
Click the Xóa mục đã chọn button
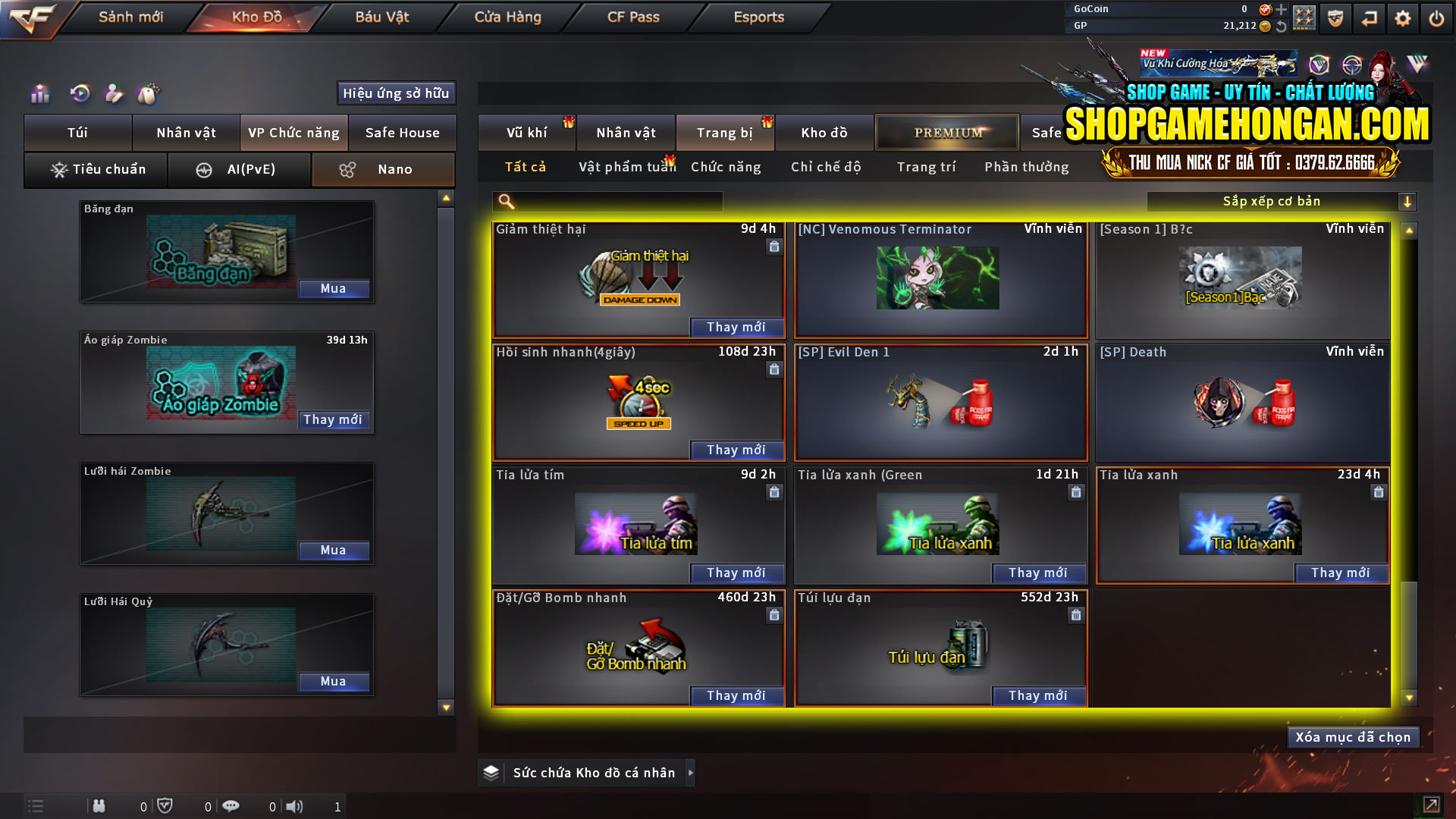click(1353, 736)
